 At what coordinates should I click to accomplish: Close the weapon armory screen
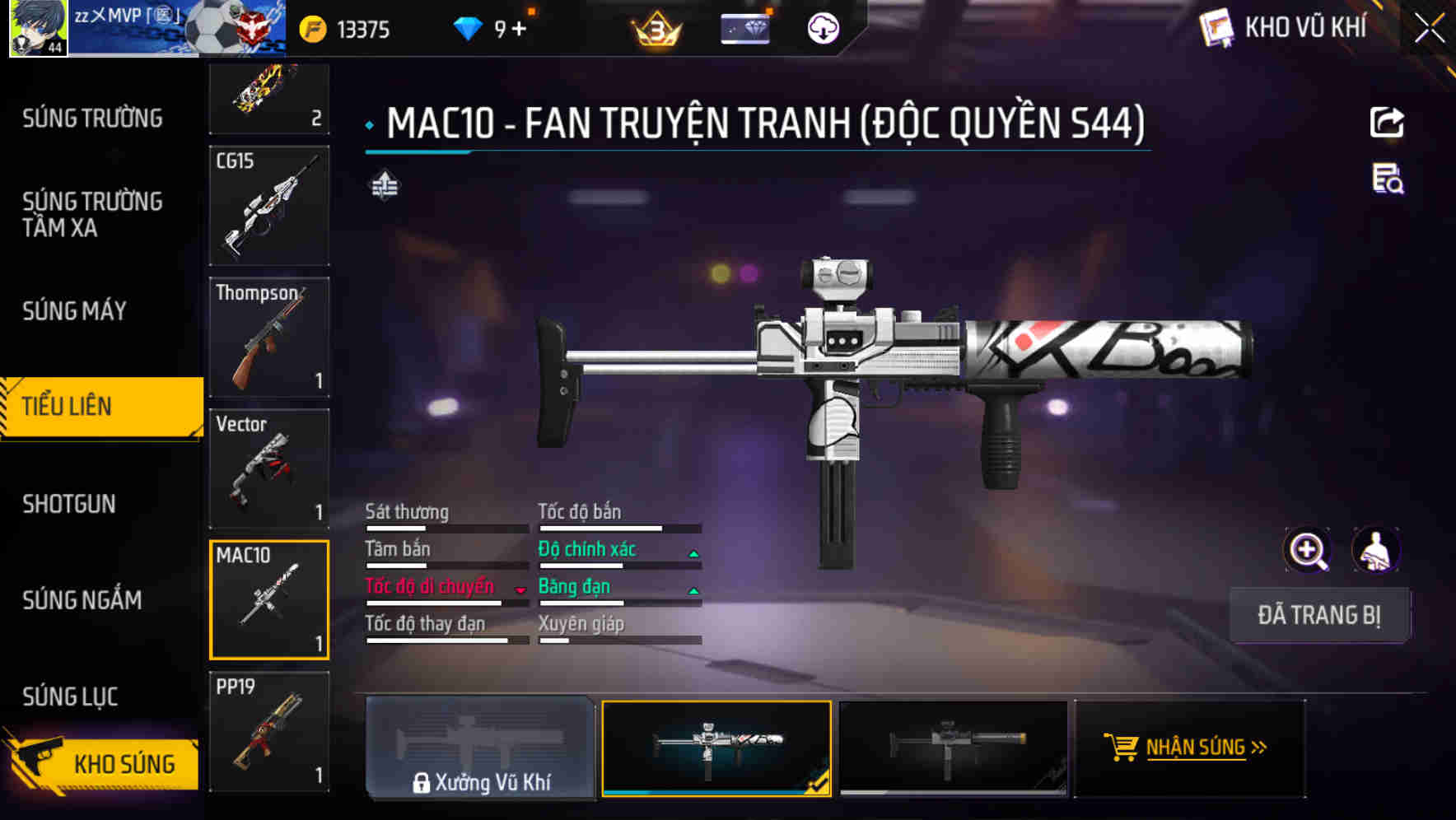1430,29
